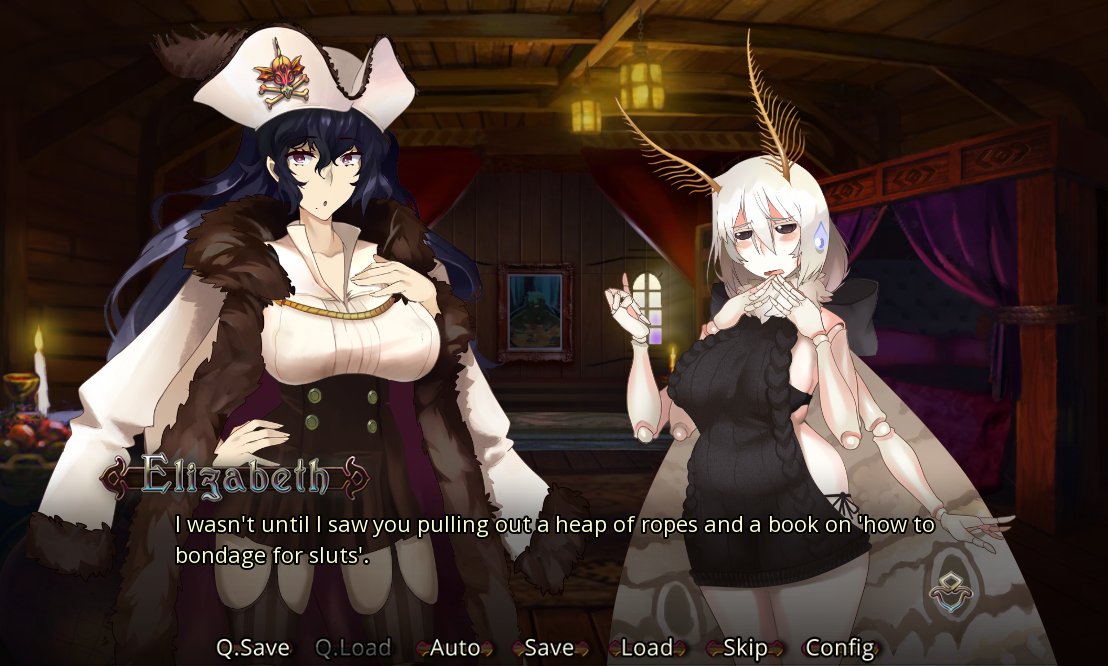The width and height of the screenshot is (1108, 666).
Task: Toggle Auto dialogue advance
Action: 455,648
